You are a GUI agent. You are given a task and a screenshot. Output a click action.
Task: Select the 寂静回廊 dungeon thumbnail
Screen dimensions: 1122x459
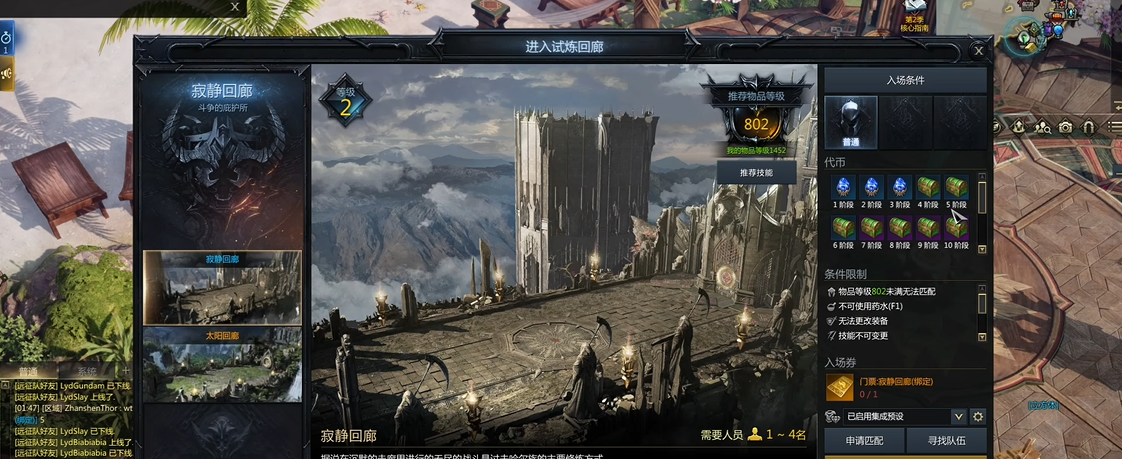coord(222,289)
